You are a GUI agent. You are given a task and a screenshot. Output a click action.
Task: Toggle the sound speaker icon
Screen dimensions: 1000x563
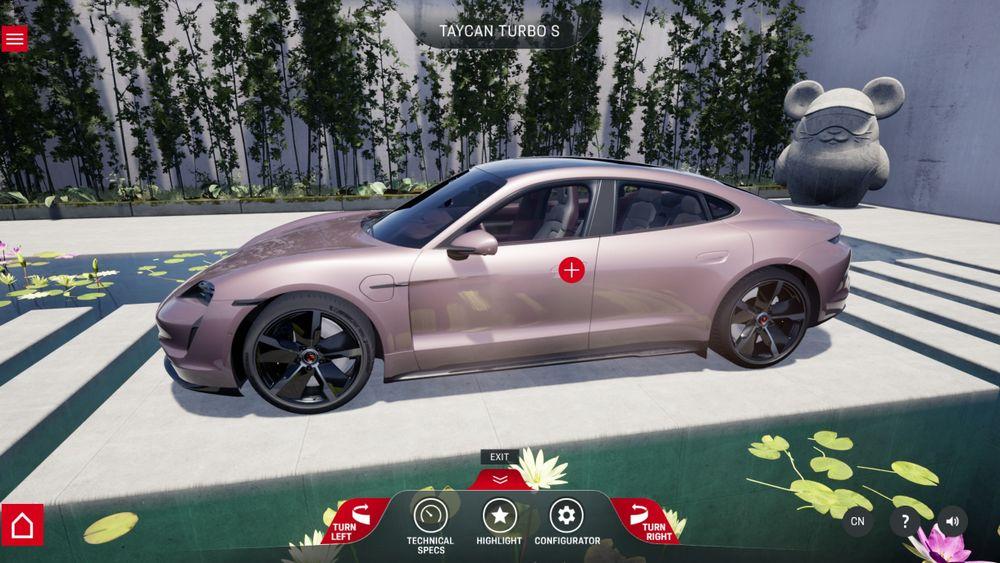(952, 521)
